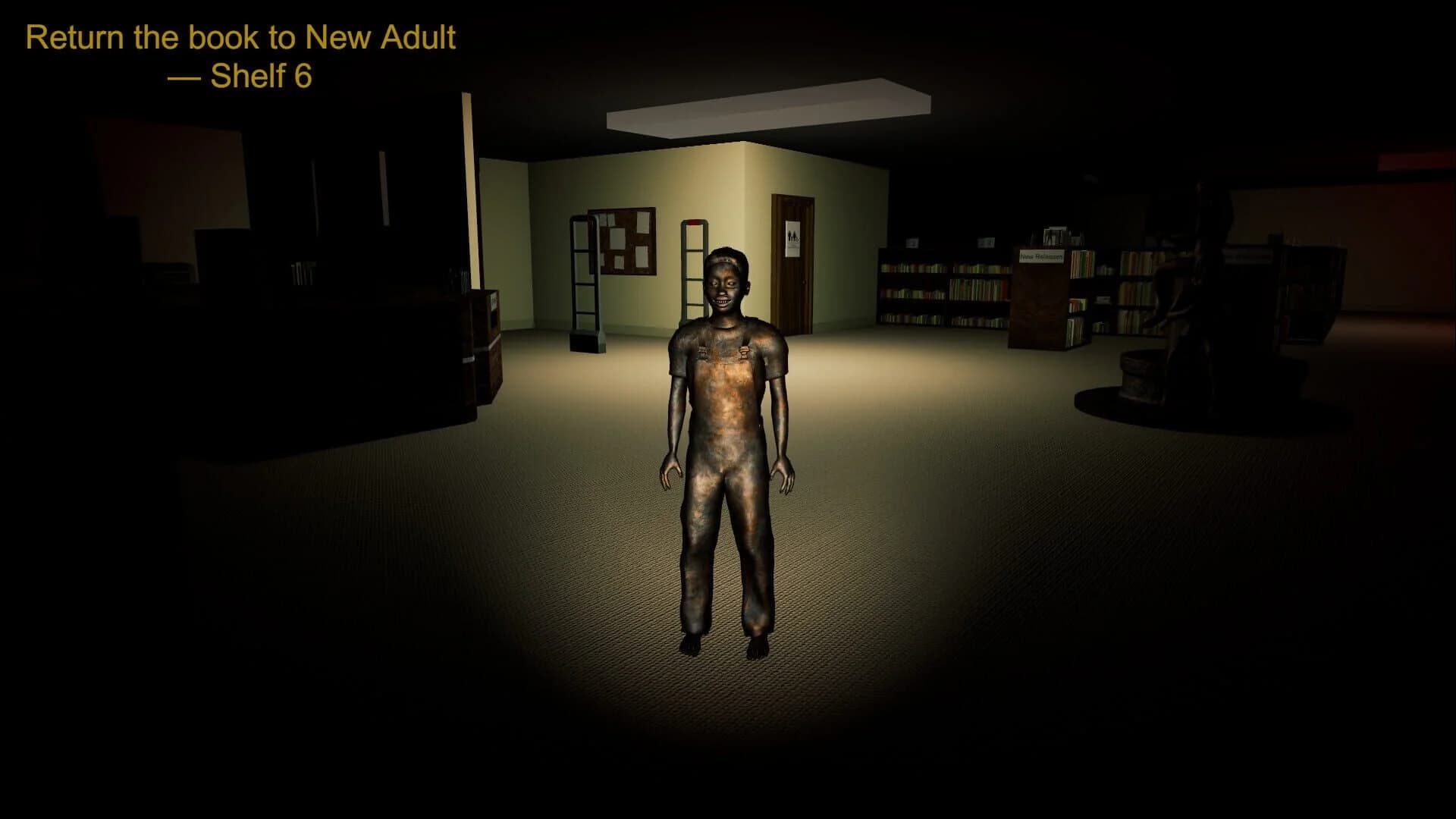Click the right overall strap buckle
This screenshot has width=1456, height=819.
pyautogui.click(x=744, y=352)
